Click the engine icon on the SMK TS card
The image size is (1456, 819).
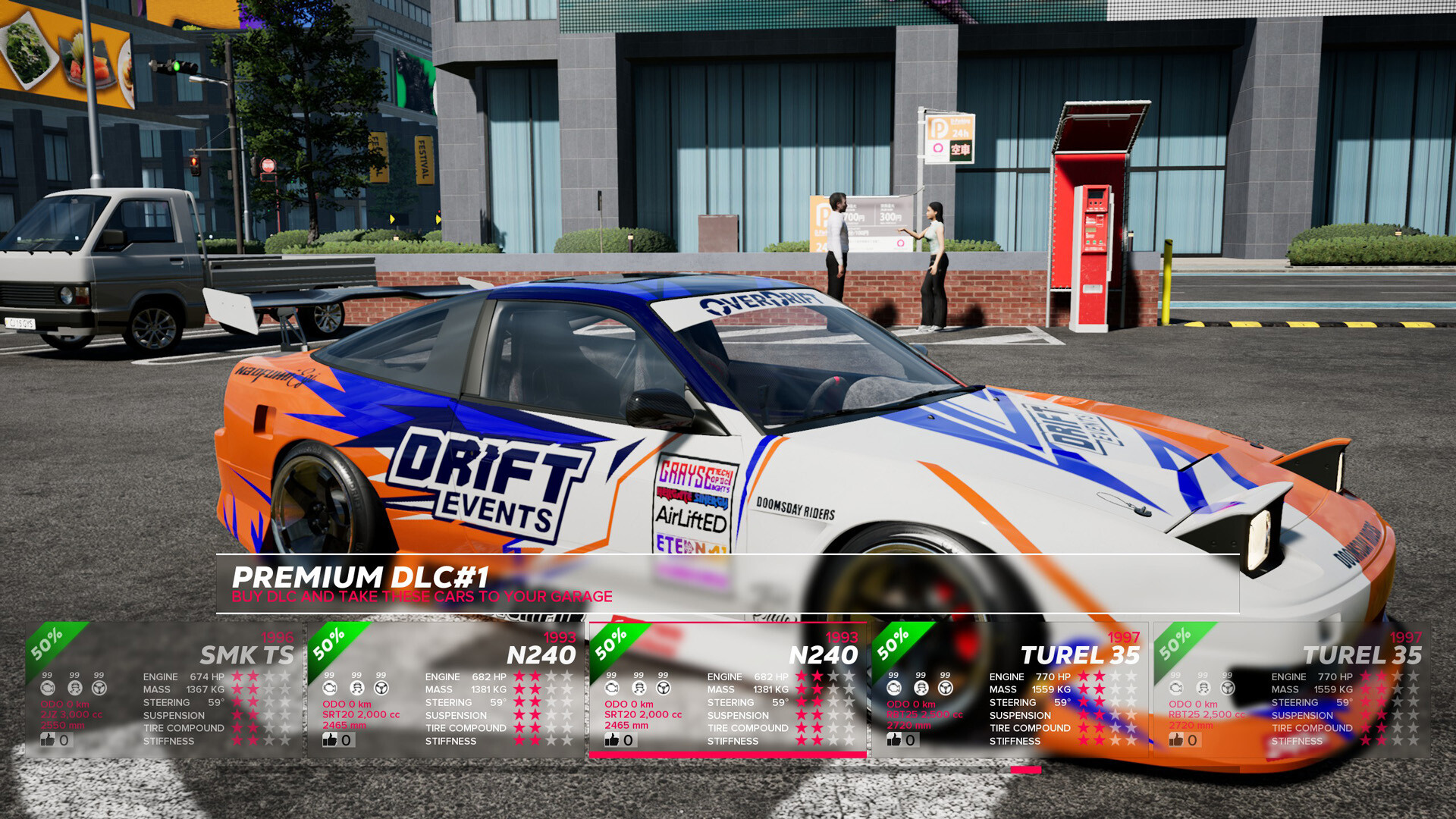(49, 689)
